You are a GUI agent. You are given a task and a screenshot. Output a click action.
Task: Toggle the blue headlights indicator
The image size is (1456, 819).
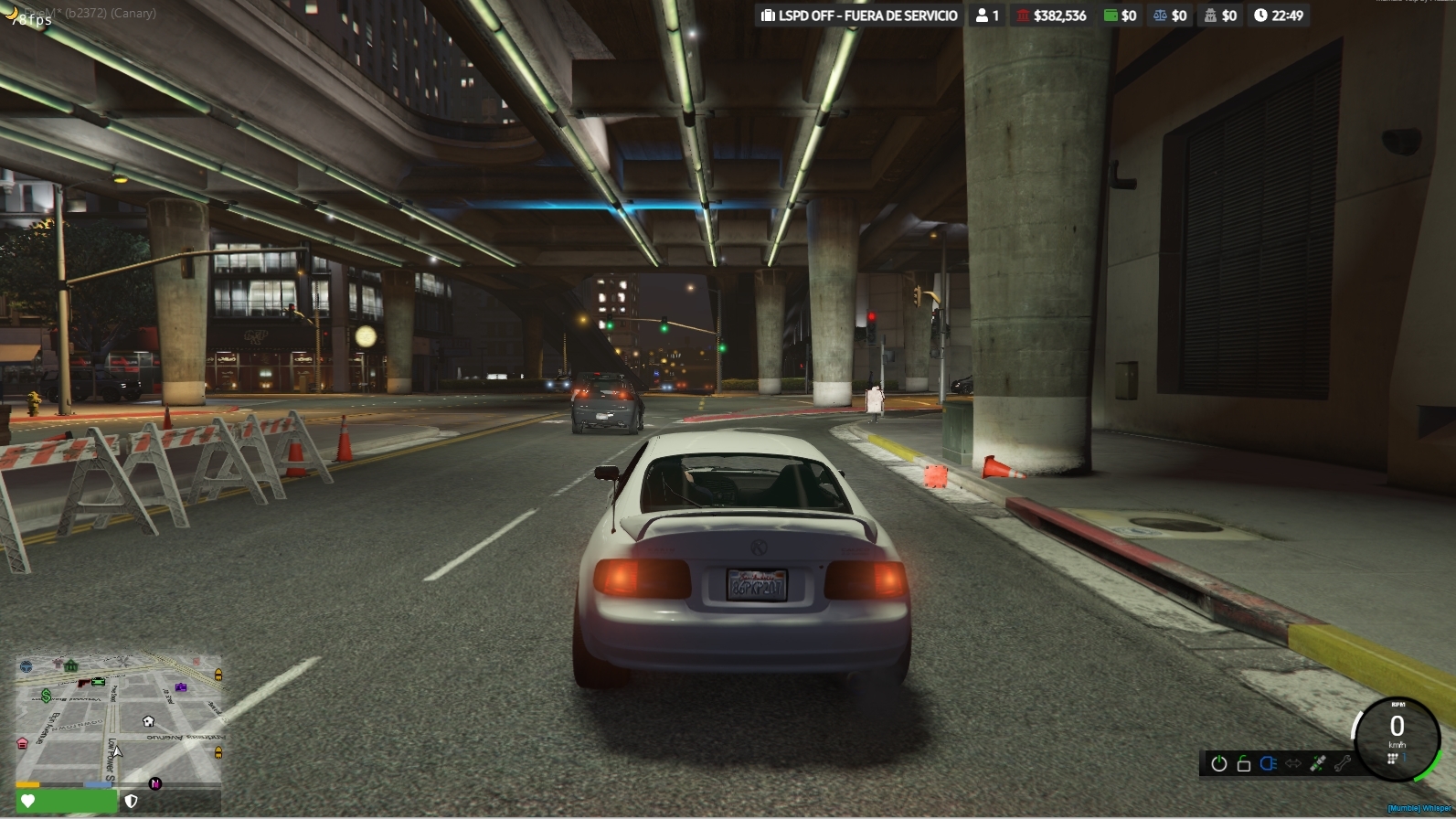click(1268, 763)
